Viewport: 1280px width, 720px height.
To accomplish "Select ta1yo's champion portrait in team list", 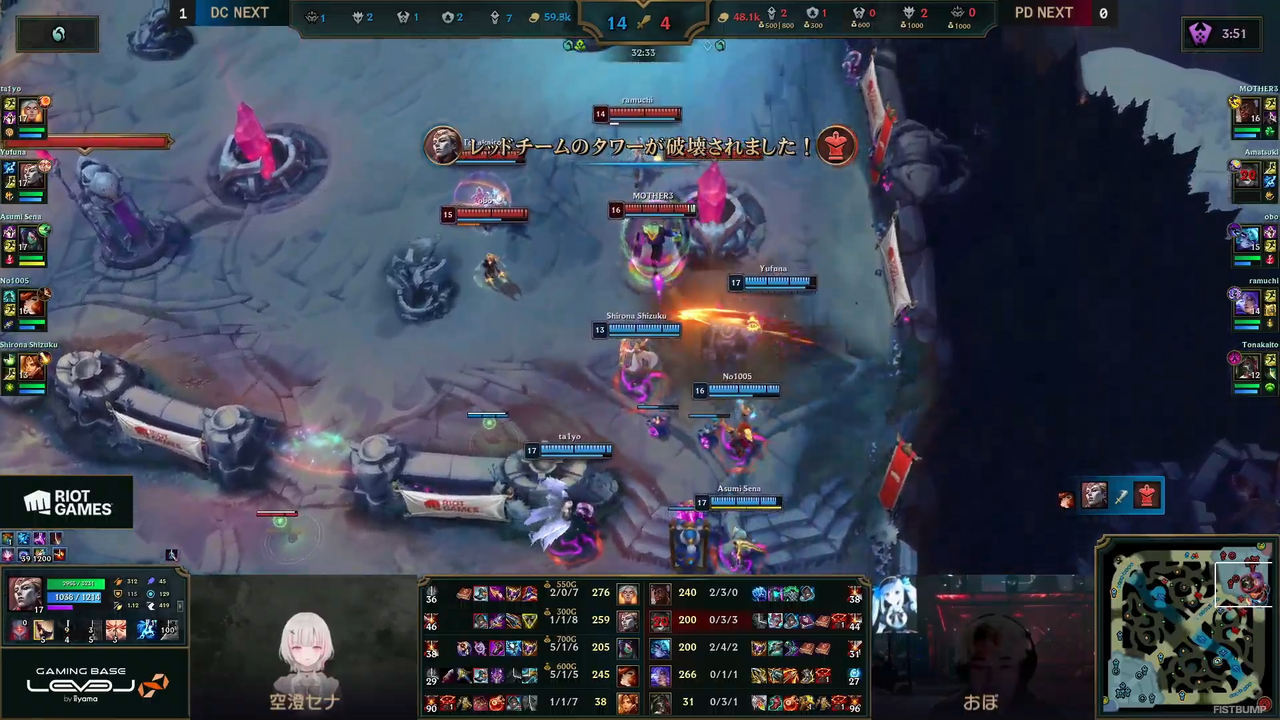I will tap(32, 111).
